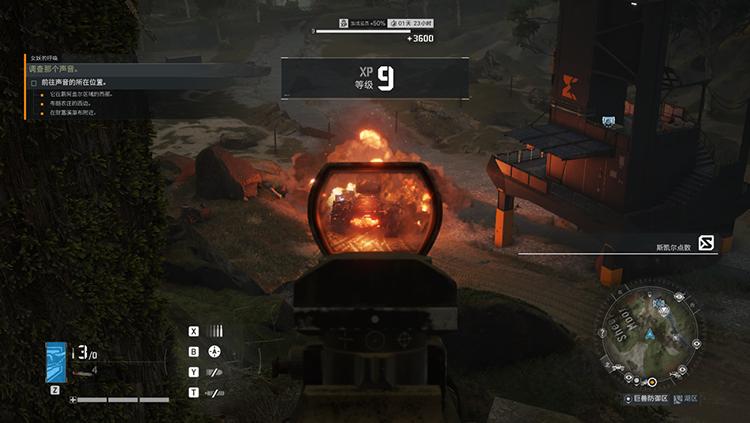Click the XP boost +50% icon
This screenshot has height=423, width=750.
[343, 21]
